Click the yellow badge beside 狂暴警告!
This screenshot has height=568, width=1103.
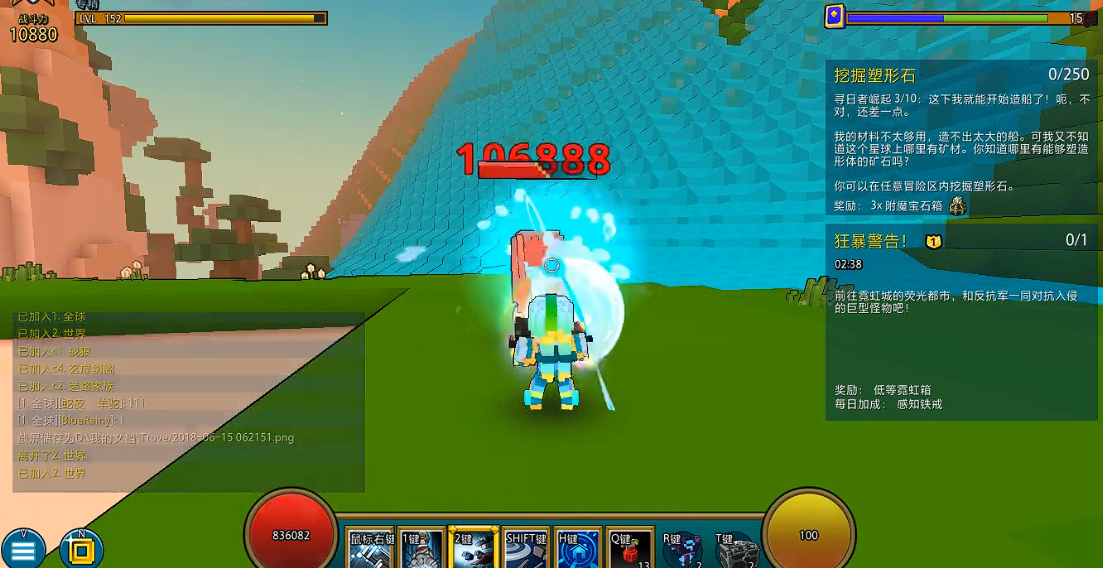coord(933,241)
